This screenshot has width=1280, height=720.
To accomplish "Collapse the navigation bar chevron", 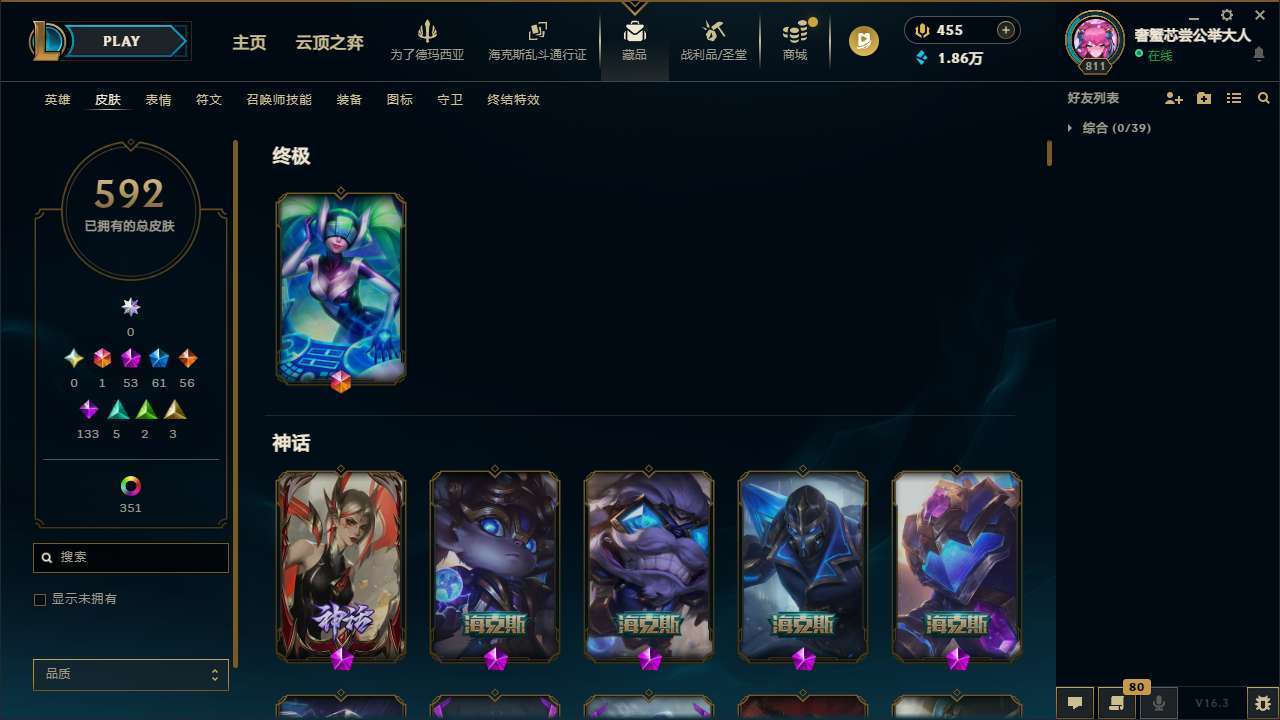I will tap(634, 3).
